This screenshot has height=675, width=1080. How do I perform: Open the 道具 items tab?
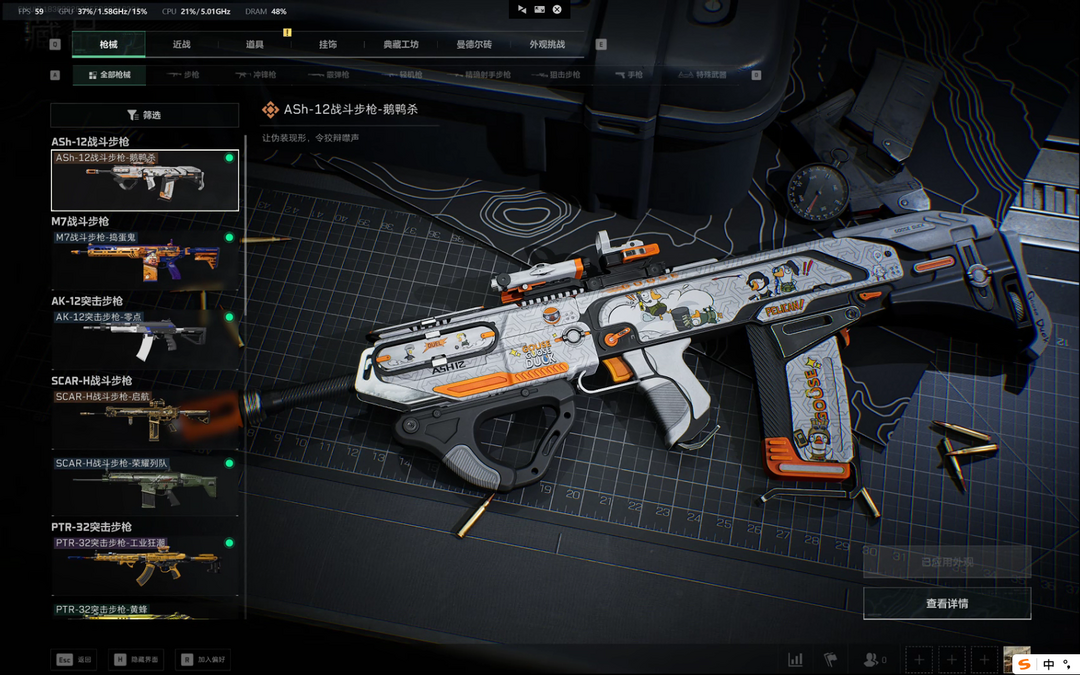[x=255, y=45]
